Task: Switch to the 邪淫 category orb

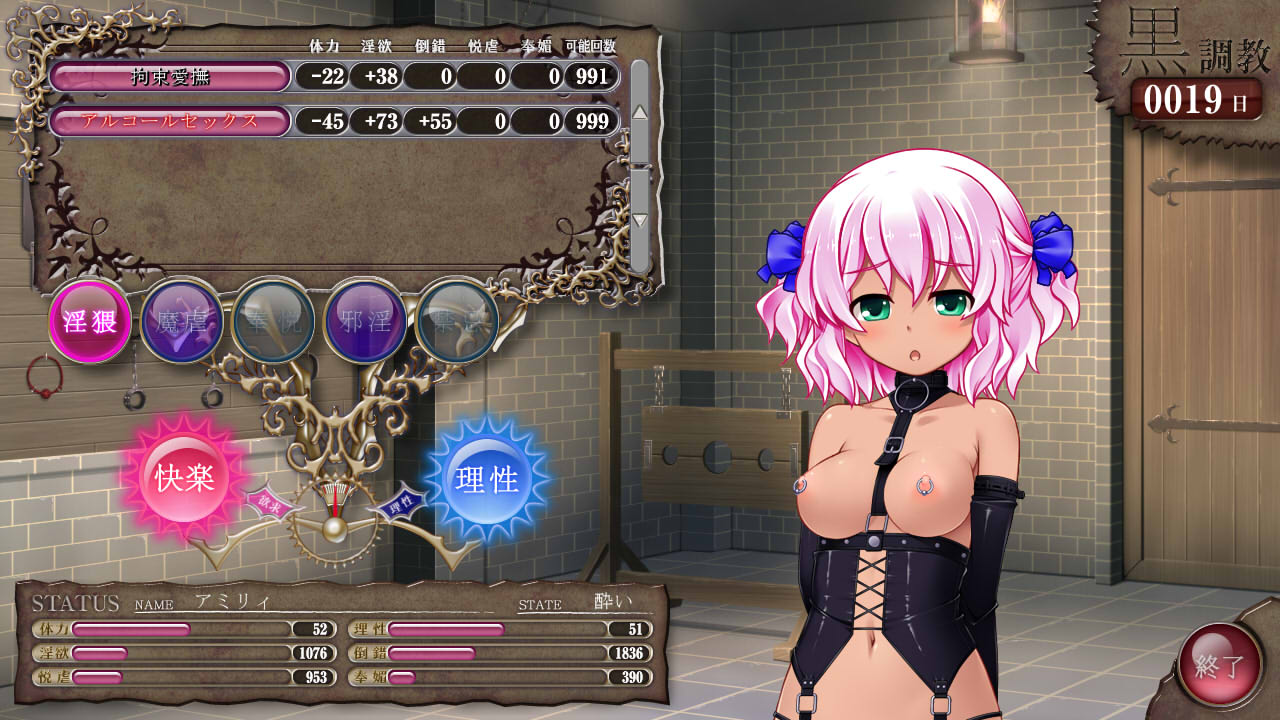Action: pyautogui.click(x=365, y=321)
